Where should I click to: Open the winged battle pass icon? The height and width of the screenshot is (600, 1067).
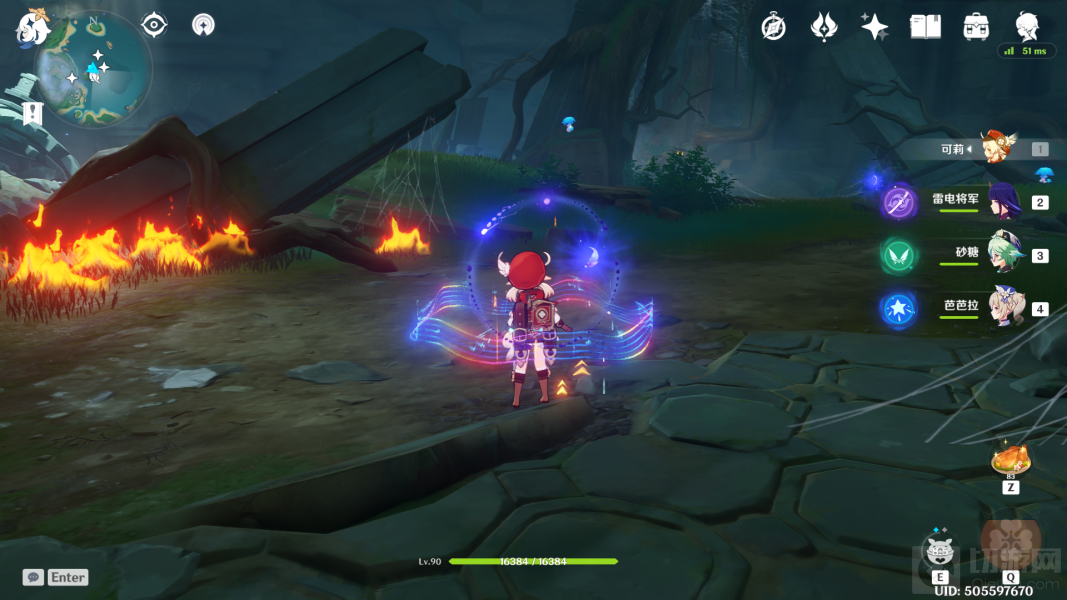(x=824, y=27)
